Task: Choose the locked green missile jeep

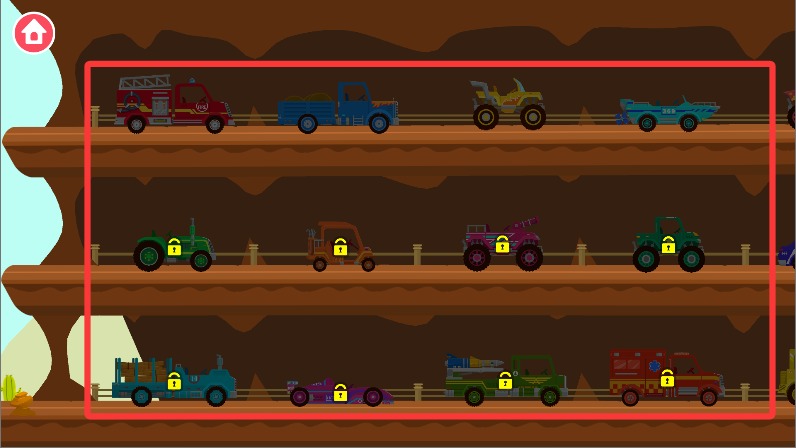Action: click(x=505, y=380)
